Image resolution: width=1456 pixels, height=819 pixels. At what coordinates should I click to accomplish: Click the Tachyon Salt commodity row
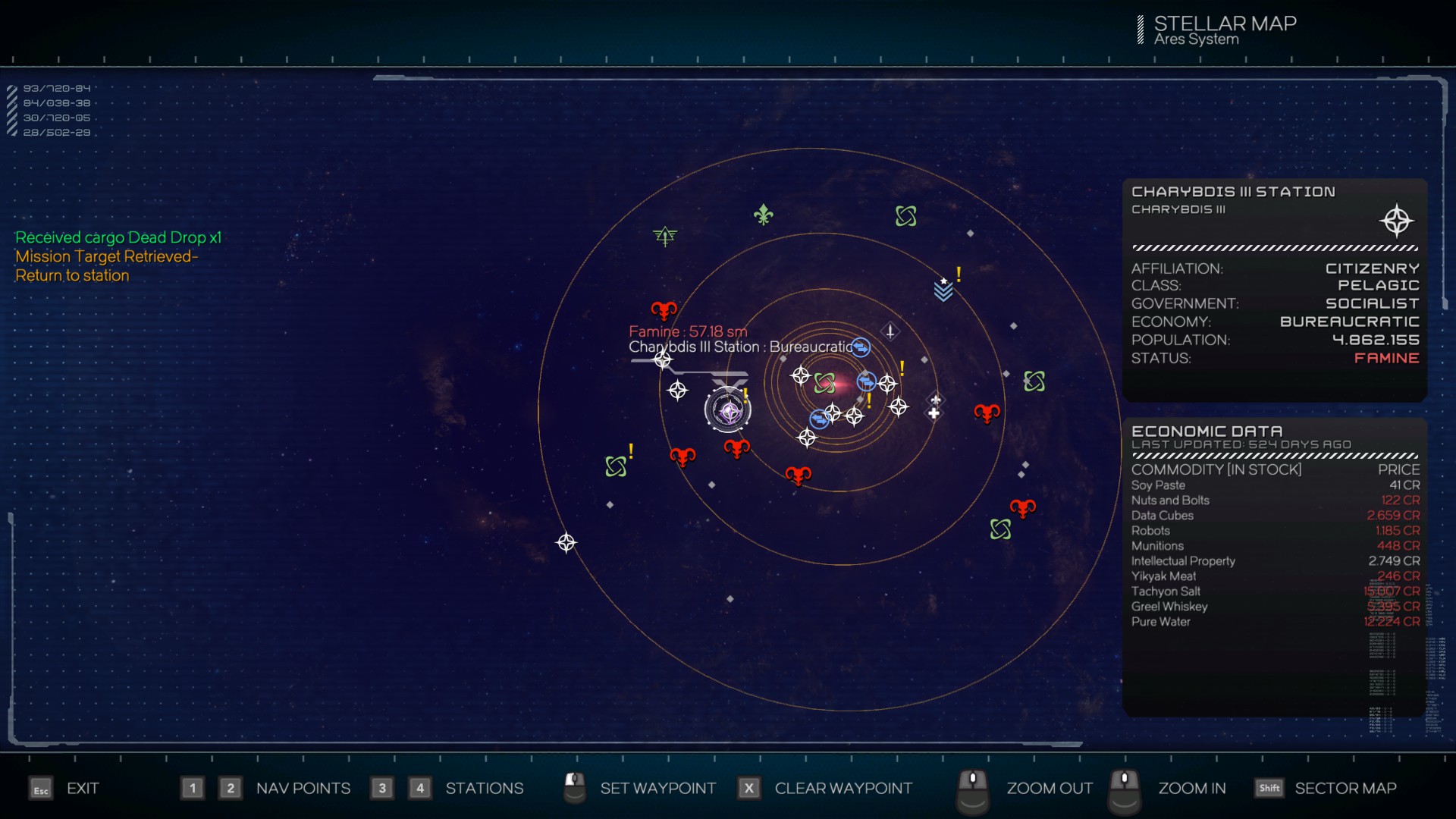pyautogui.click(x=1275, y=591)
